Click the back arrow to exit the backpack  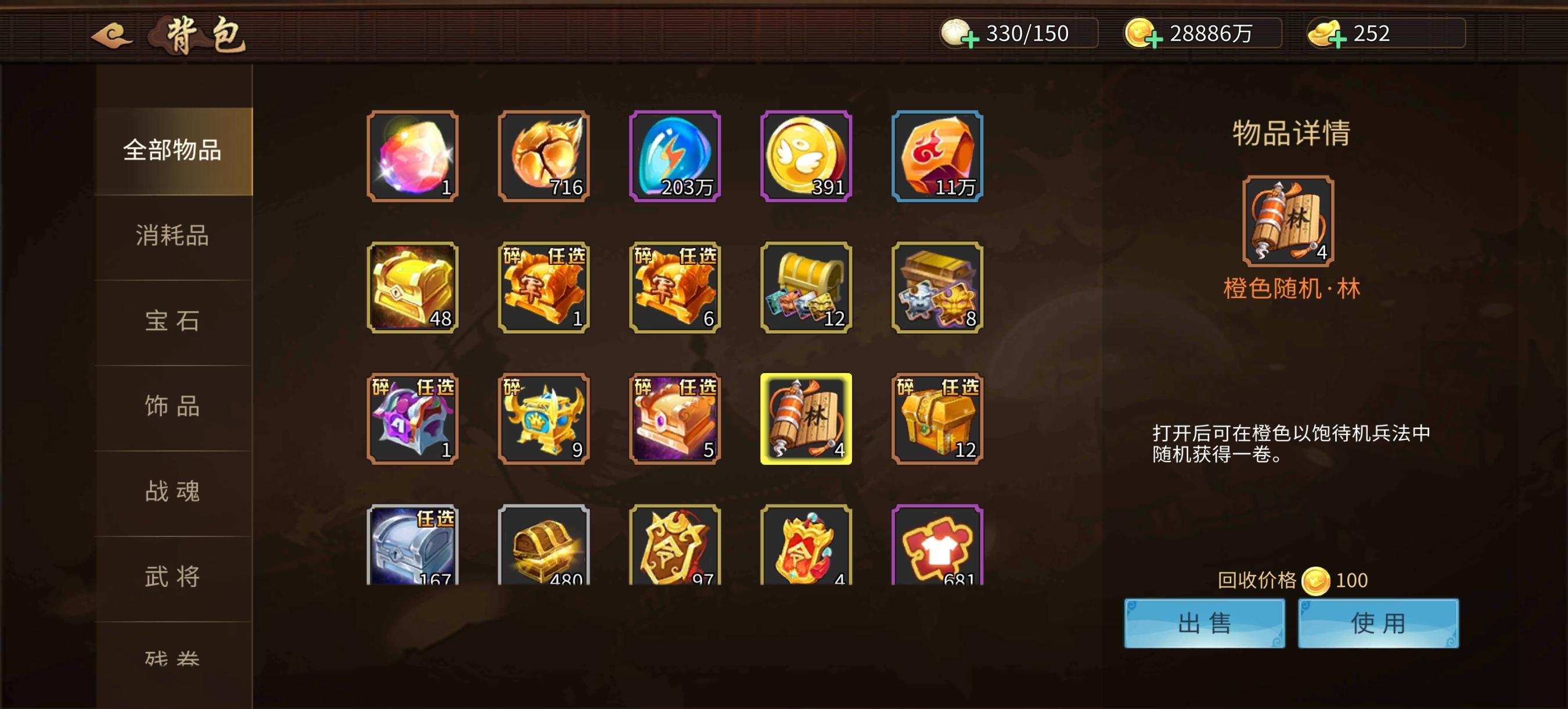point(113,35)
